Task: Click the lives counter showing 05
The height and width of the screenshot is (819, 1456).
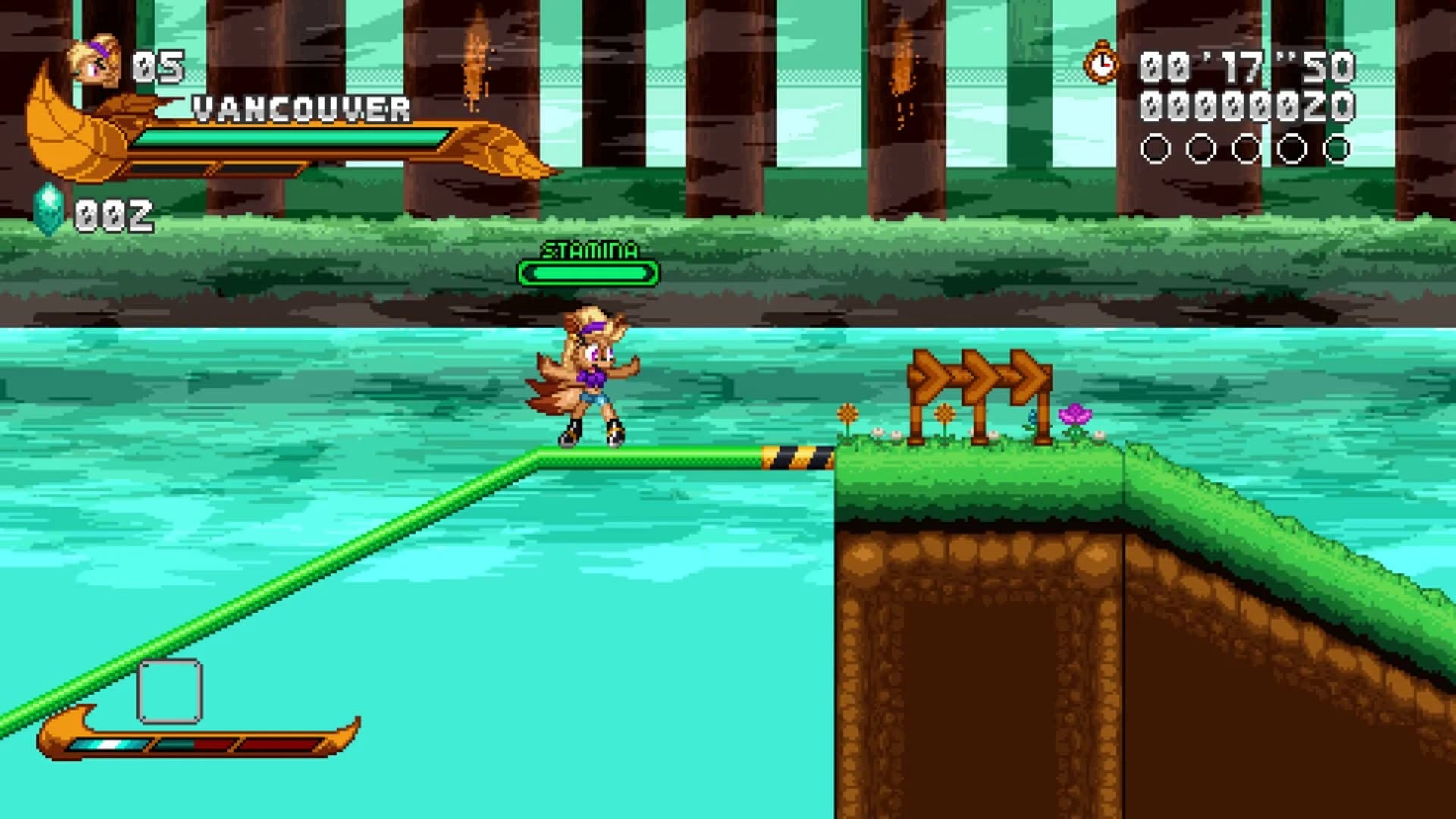Action: click(159, 64)
